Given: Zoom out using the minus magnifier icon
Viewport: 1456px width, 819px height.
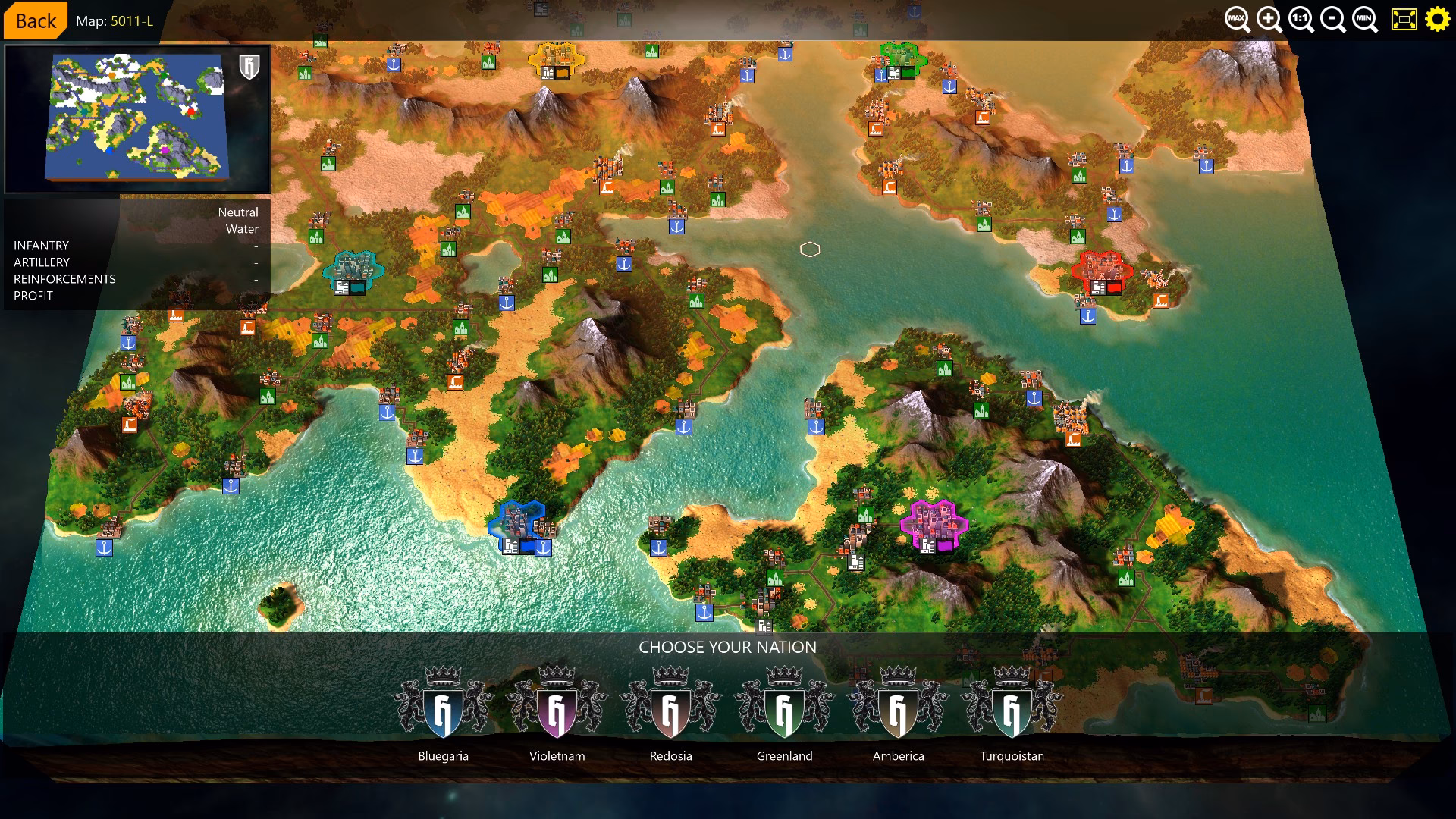Looking at the screenshot, I should [1332, 20].
